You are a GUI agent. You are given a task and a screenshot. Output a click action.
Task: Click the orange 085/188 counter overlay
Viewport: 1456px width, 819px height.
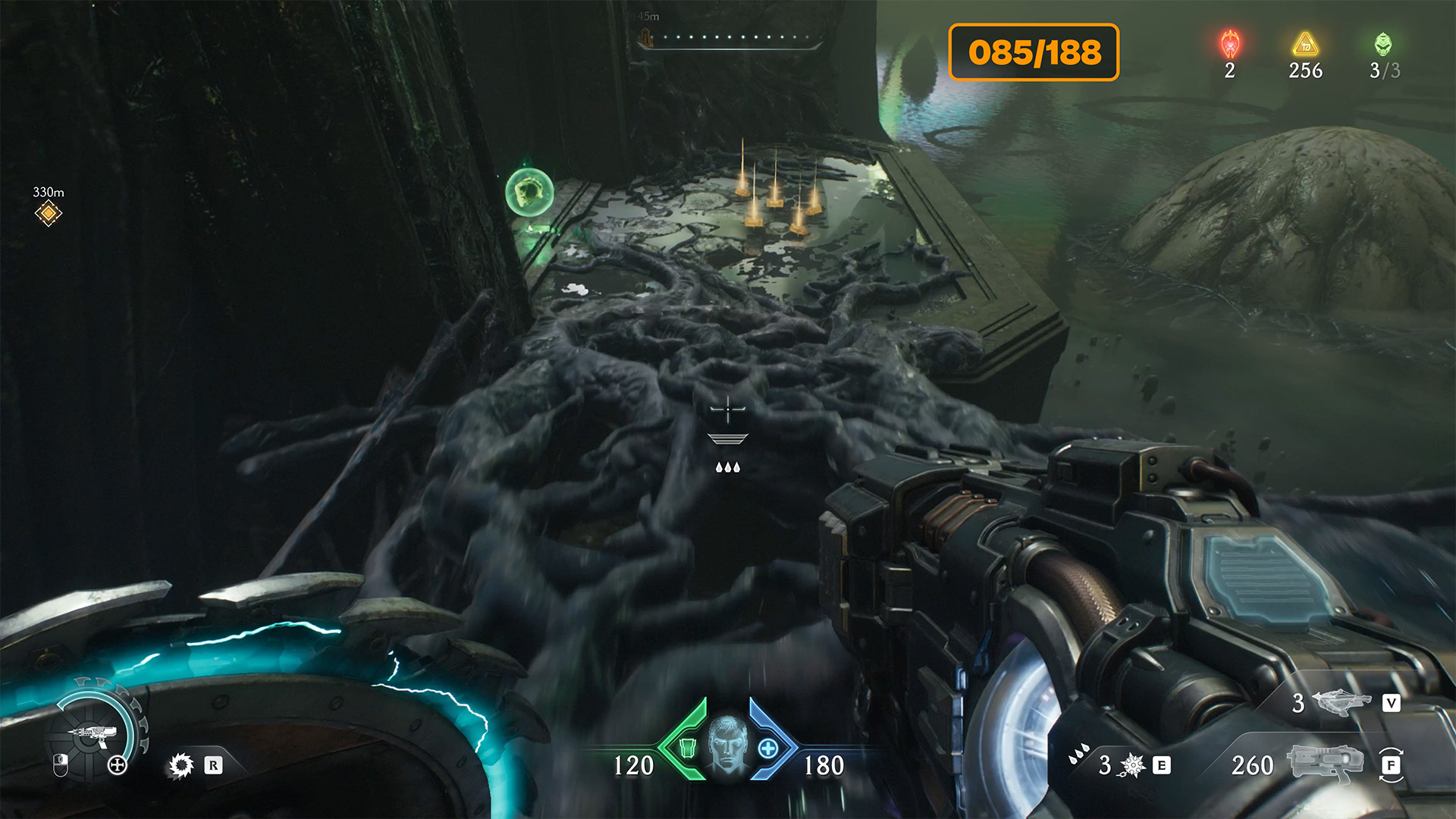coord(1034,52)
